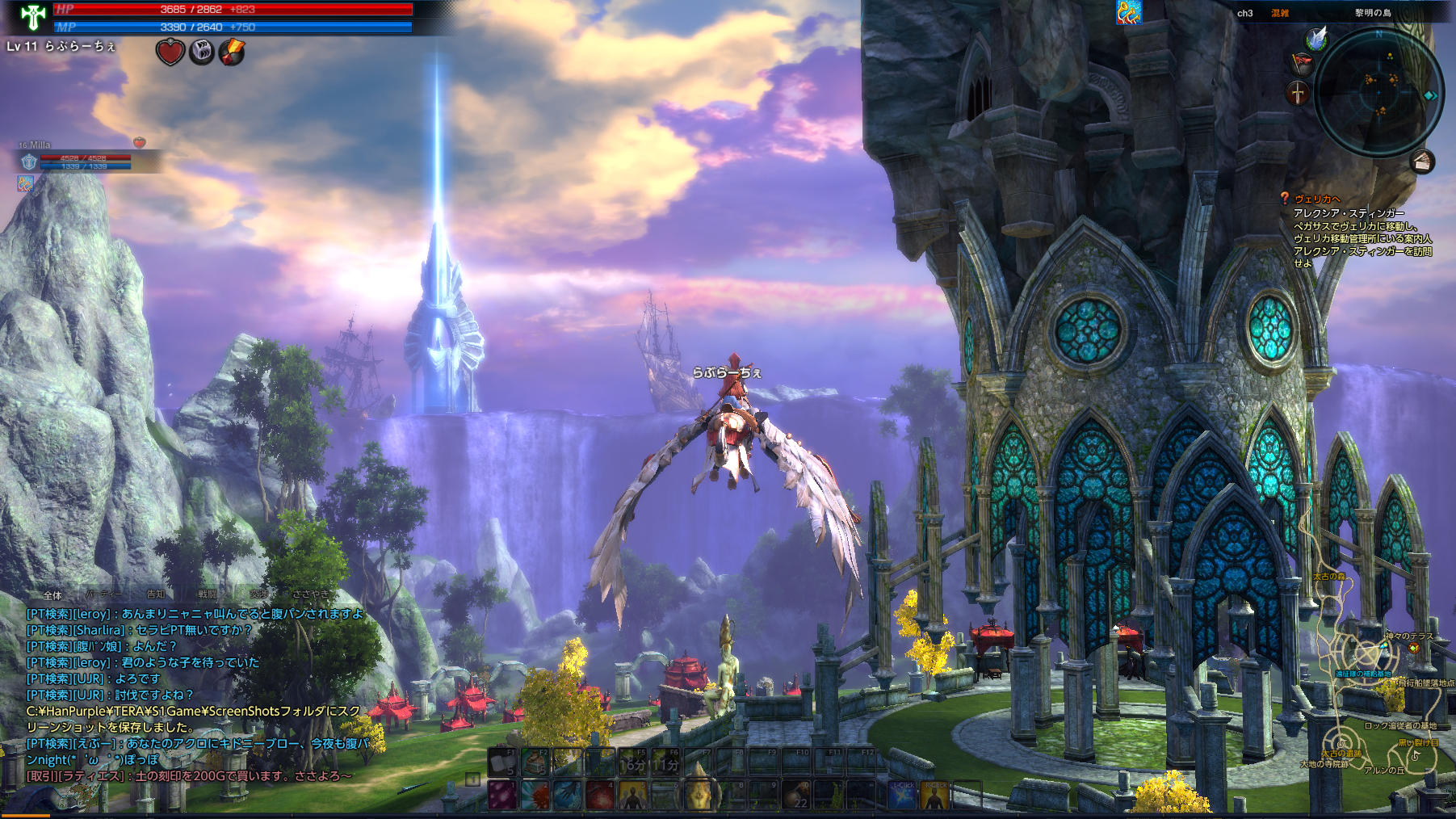Select the 告知 chat tab
The height and width of the screenshot is (819, 1456).
tap(156, 594)
